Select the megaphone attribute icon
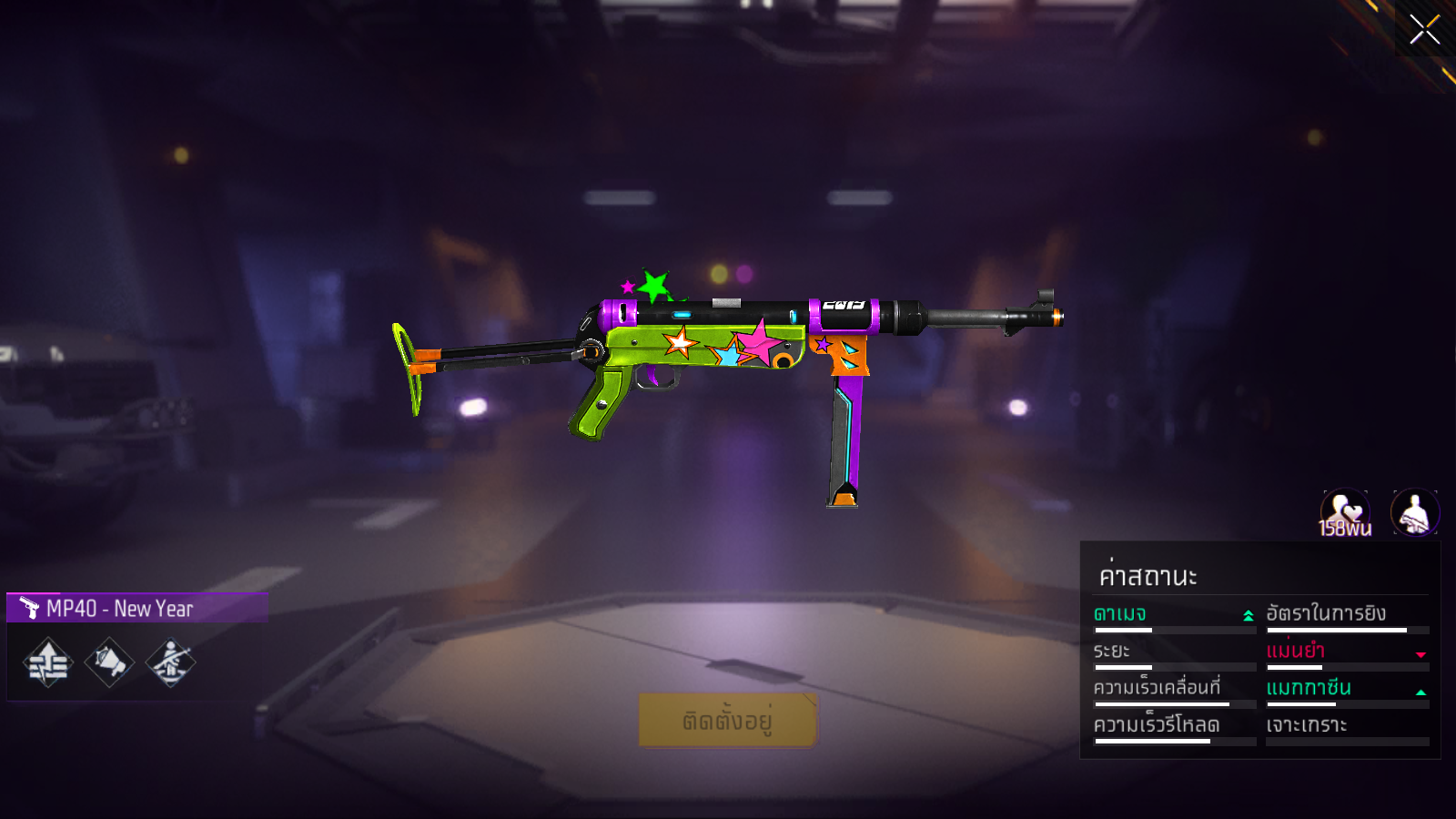This screenshot has height=819, width=1456. 109,662
